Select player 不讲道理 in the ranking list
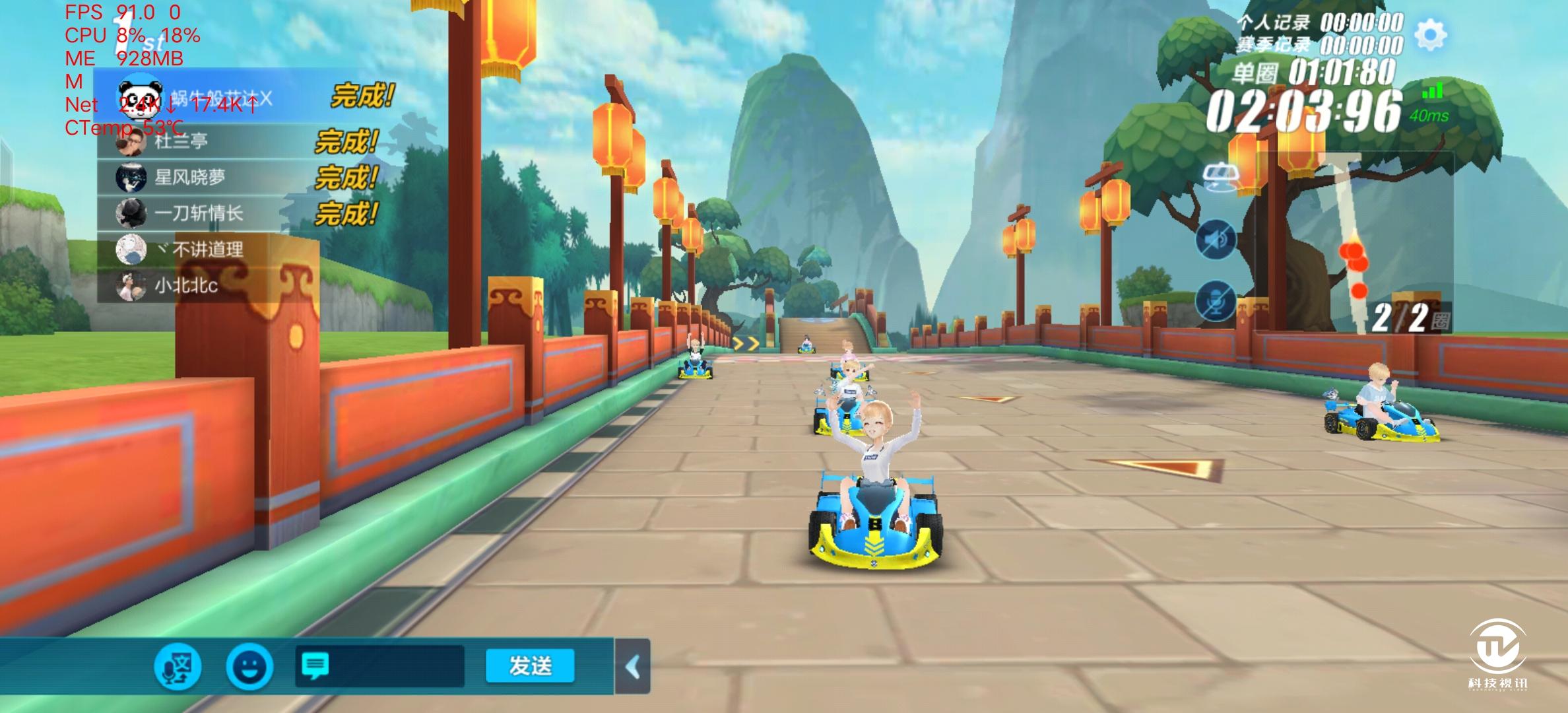This screenshot has width=1568, height=713. (x=208, y=250)
